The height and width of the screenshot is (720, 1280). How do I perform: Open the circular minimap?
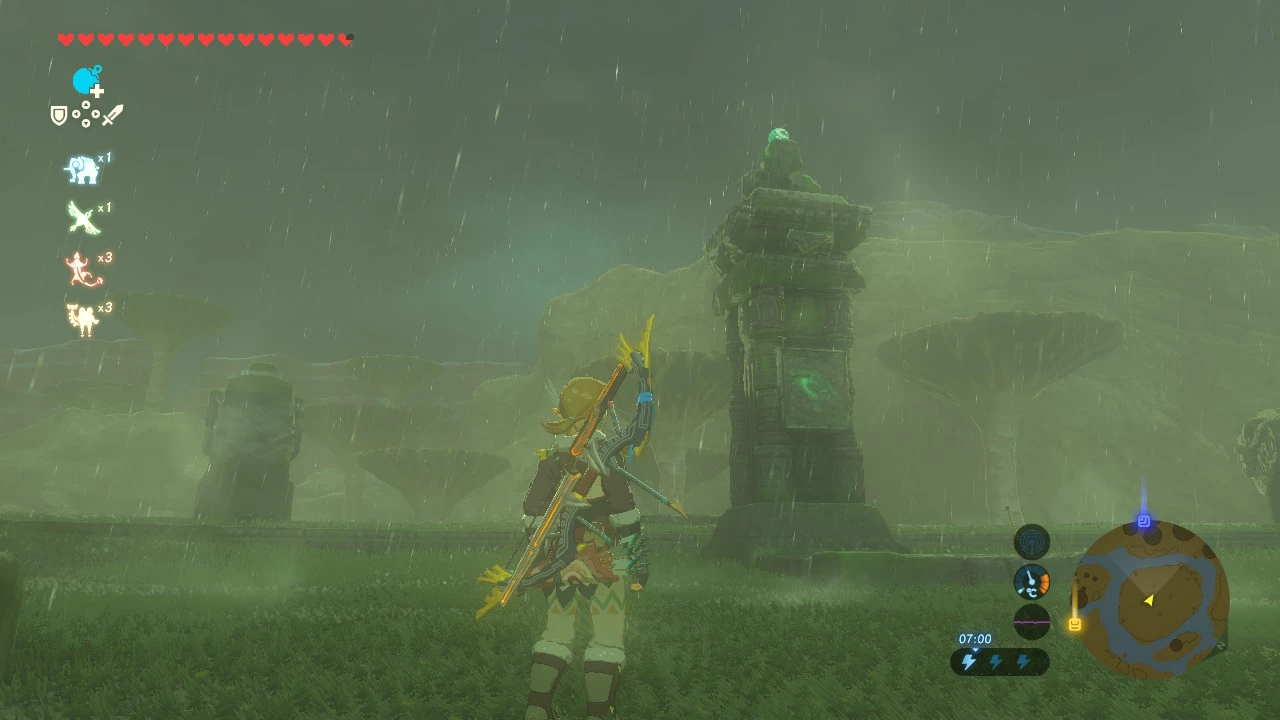pyautogui.click(x=1151, y=600)
